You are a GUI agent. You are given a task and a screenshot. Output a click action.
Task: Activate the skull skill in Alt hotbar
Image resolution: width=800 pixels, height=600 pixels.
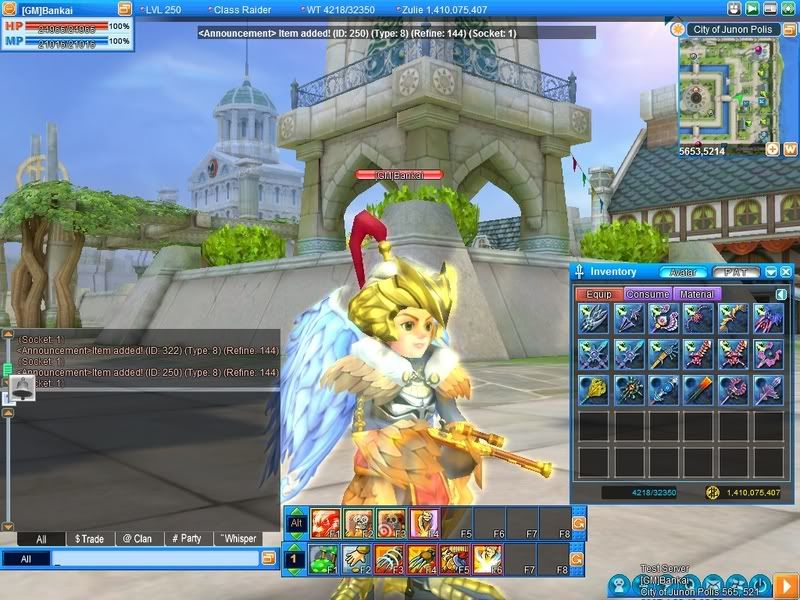point(359,522)
